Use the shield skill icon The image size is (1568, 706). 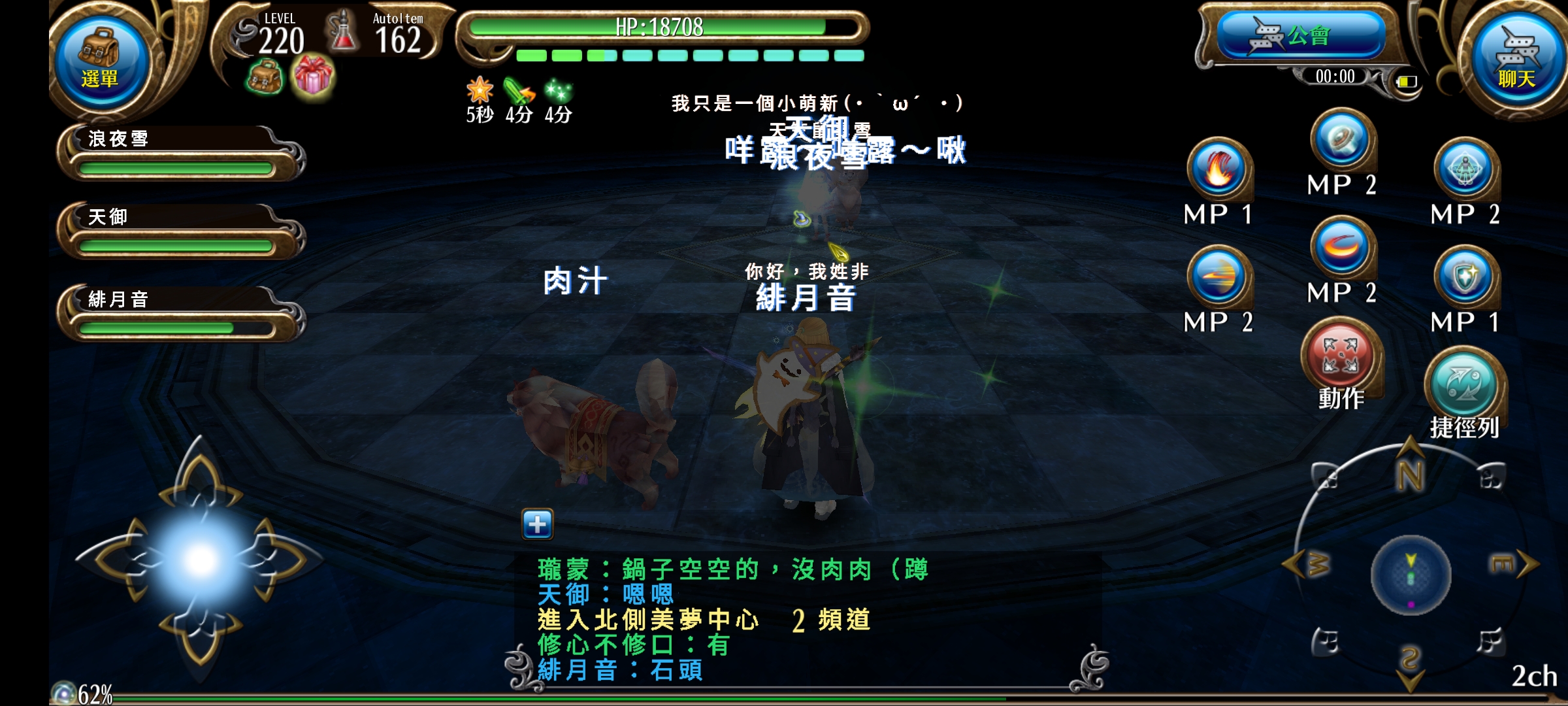(1465, 277)
